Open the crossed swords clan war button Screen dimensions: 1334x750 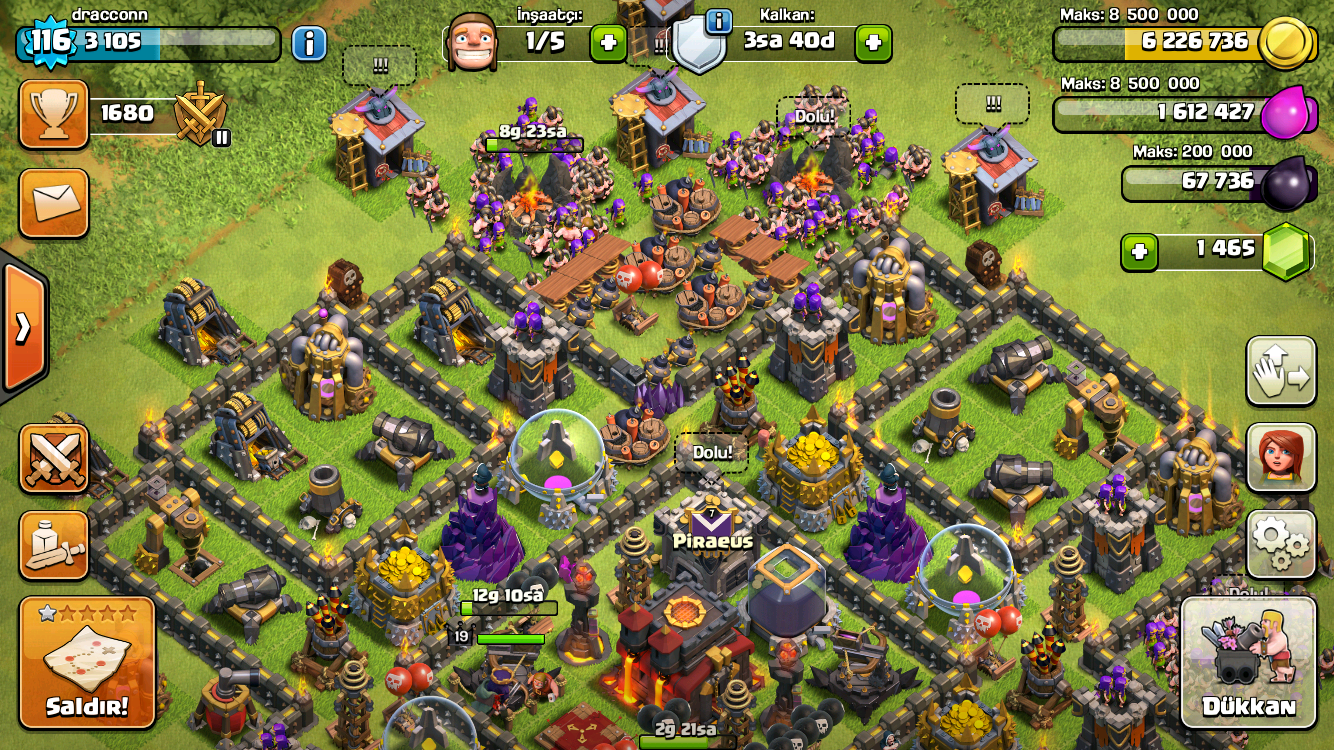coord(54,458)
